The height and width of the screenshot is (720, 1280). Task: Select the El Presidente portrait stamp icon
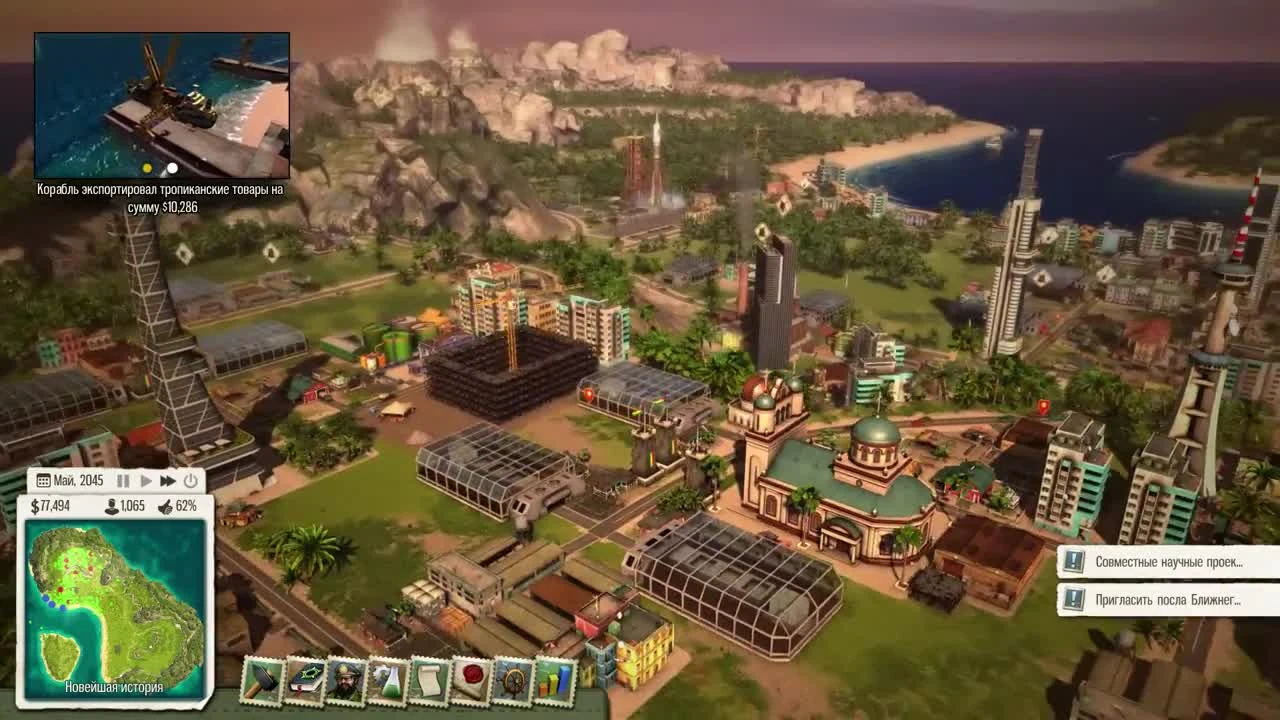point(344,681)
